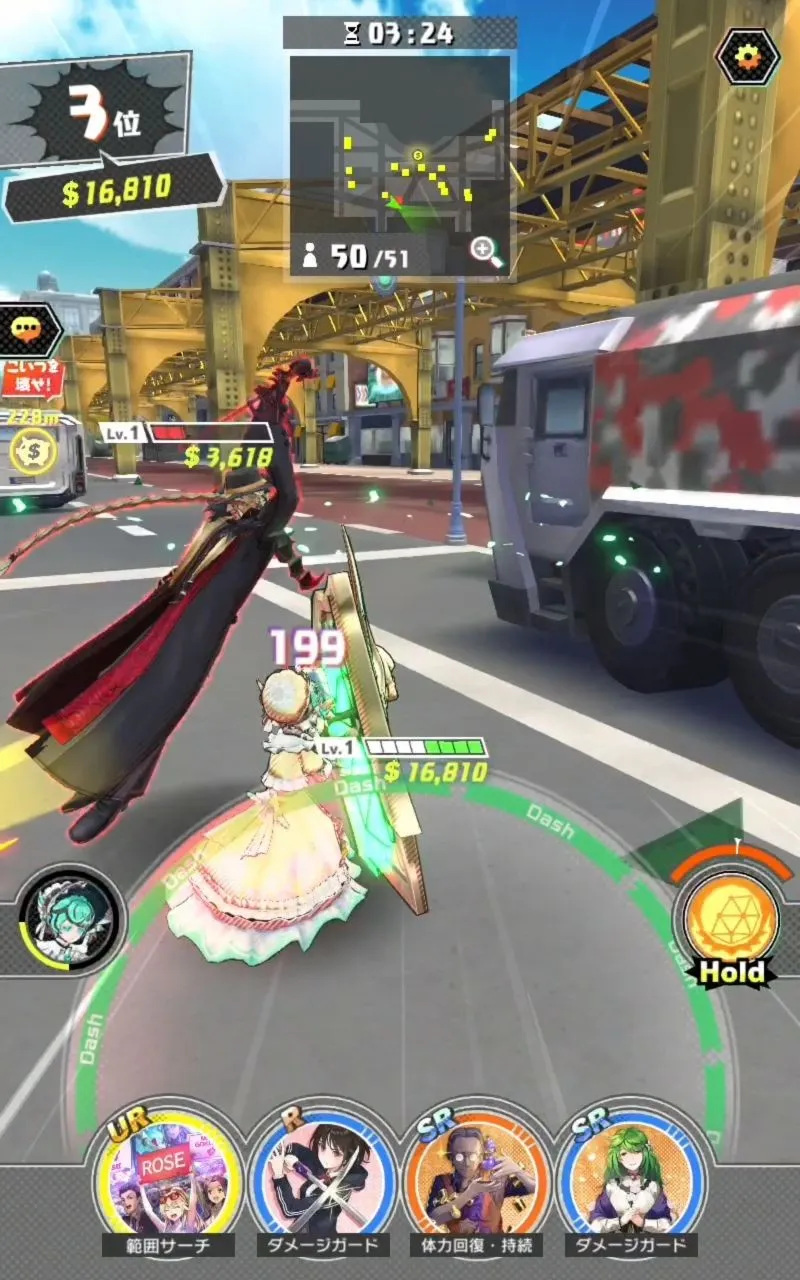
Task: Trigger the SR 体力回復・持続 skill card
Action: click(476, 1177)
